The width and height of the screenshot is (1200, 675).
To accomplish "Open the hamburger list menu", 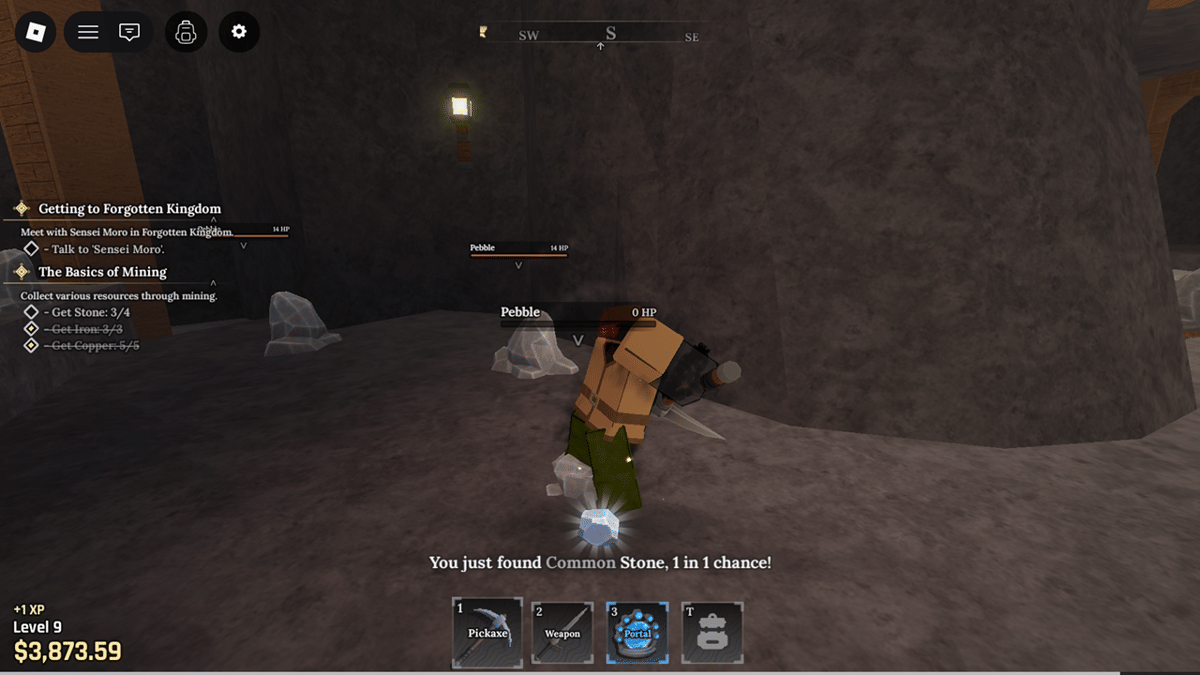I will click(x=88, y=32).
